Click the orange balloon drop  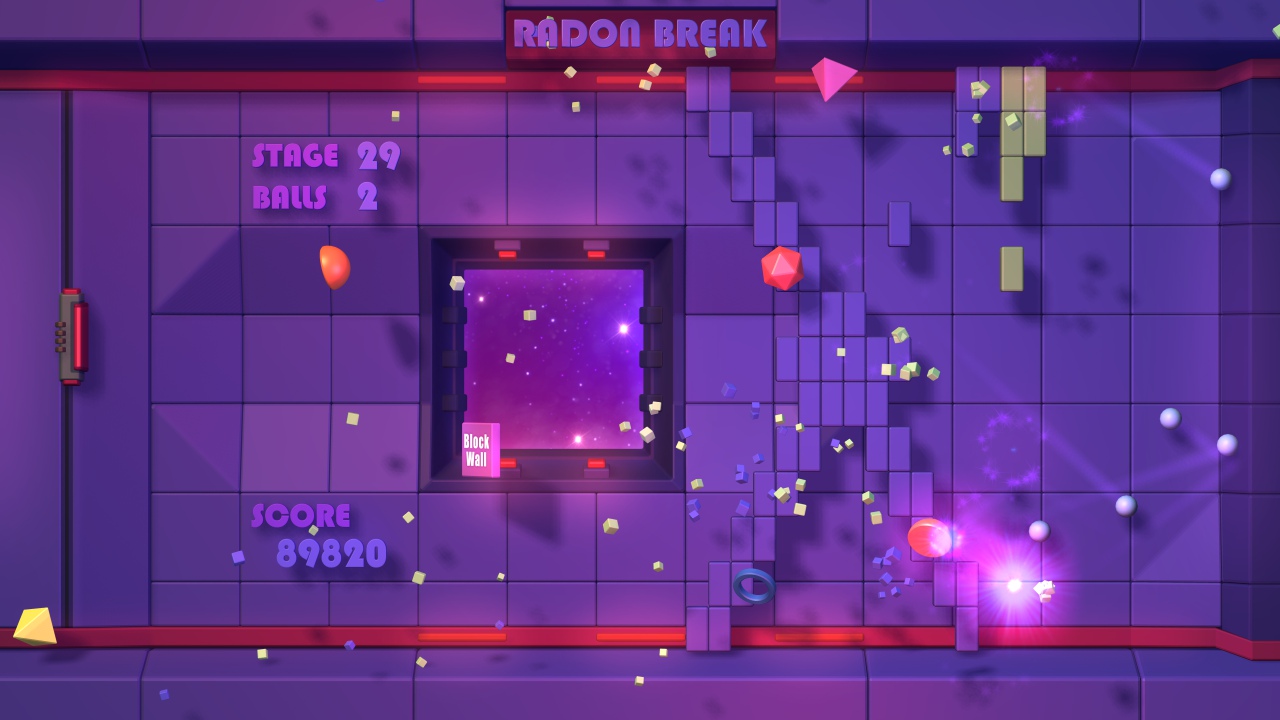click(x=334, y=266)
